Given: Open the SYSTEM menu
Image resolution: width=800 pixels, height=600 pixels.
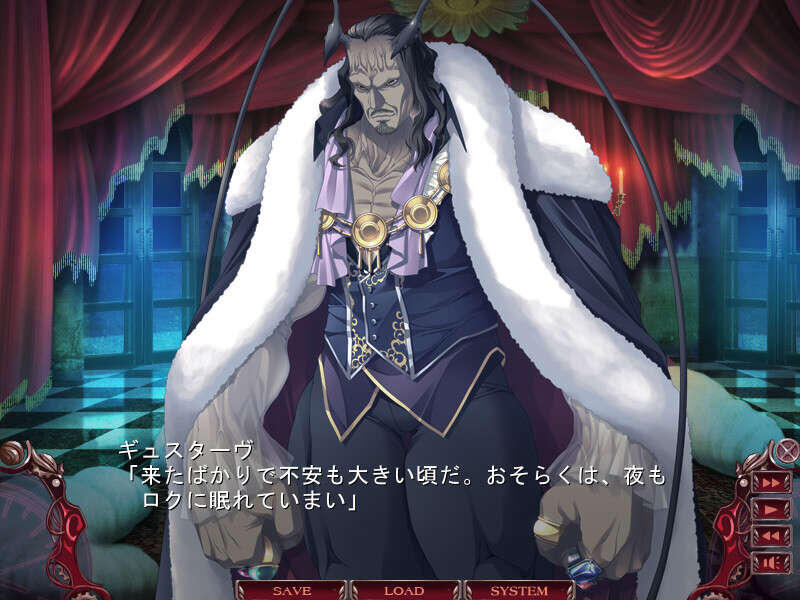Looking at the screenshot, I should pyautogui.click(x=518, y=590).
